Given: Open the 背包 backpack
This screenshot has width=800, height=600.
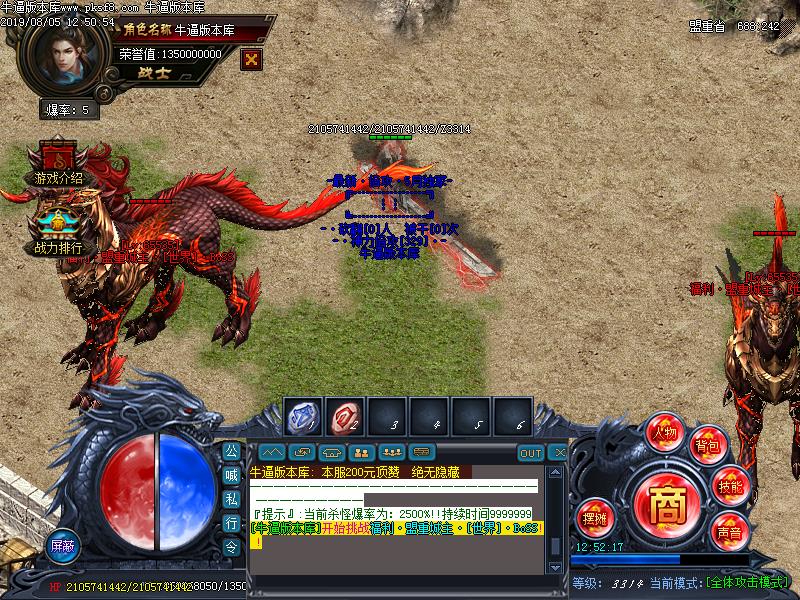Looking at the screenshot, I should pos(707,444).
